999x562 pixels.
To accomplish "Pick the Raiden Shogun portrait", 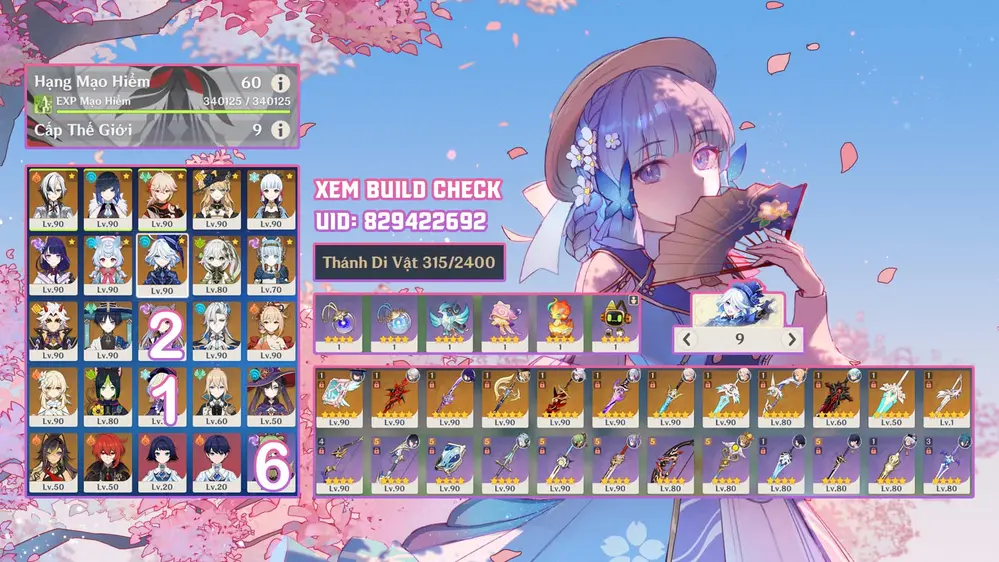I will tap(53, 264).
